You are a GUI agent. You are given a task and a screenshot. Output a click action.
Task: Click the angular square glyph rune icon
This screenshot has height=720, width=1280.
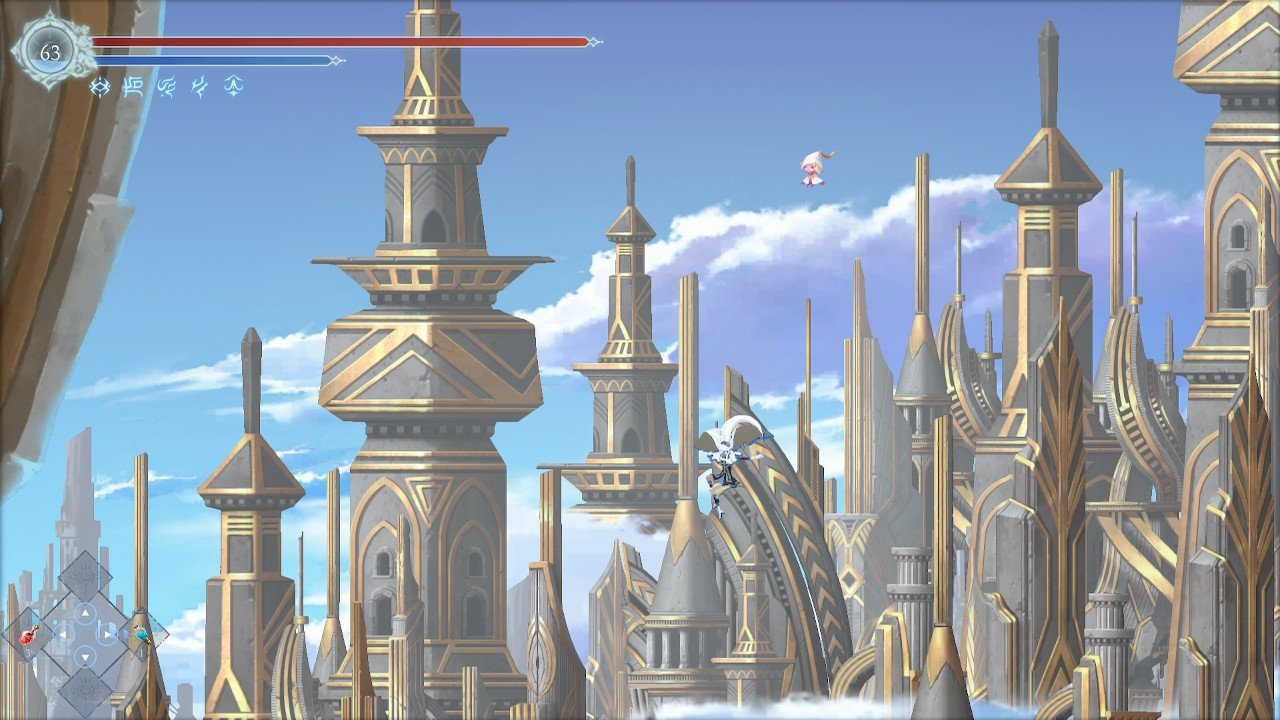tap(133, 87)
